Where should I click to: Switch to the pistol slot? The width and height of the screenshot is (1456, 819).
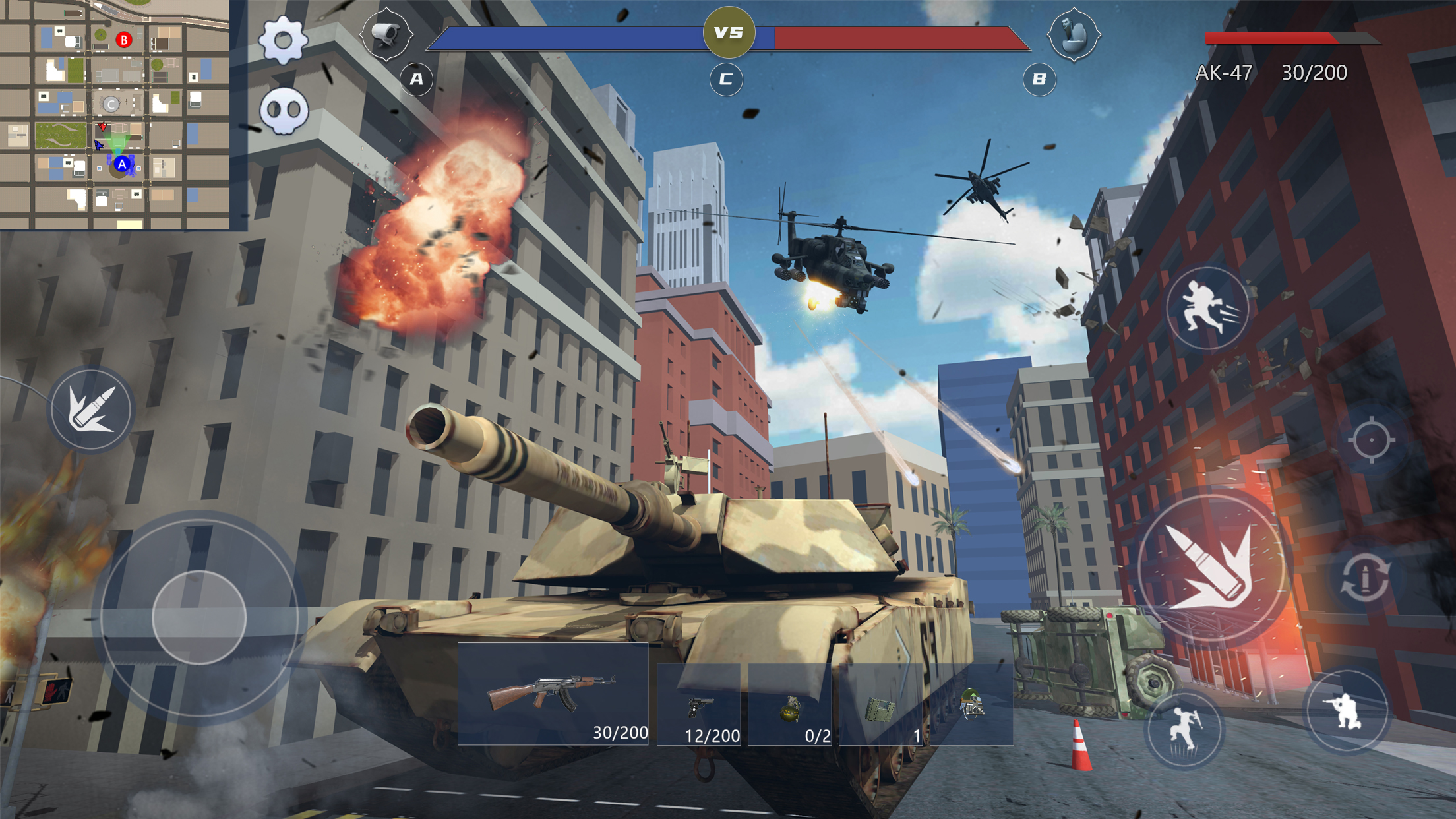pyautogui.click(x=699, y=706)
